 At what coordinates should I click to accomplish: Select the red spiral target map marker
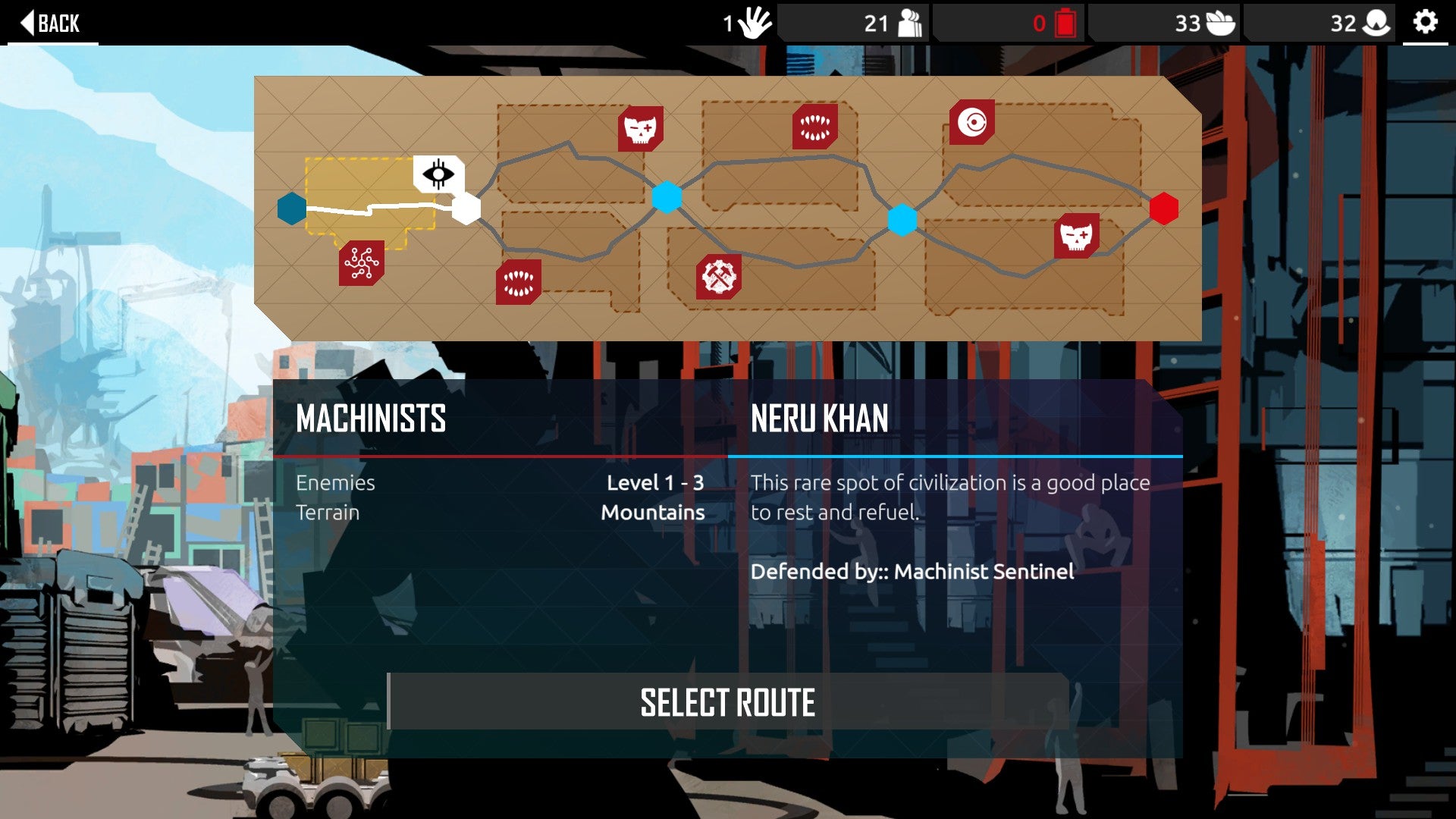(x=971, y=122)
